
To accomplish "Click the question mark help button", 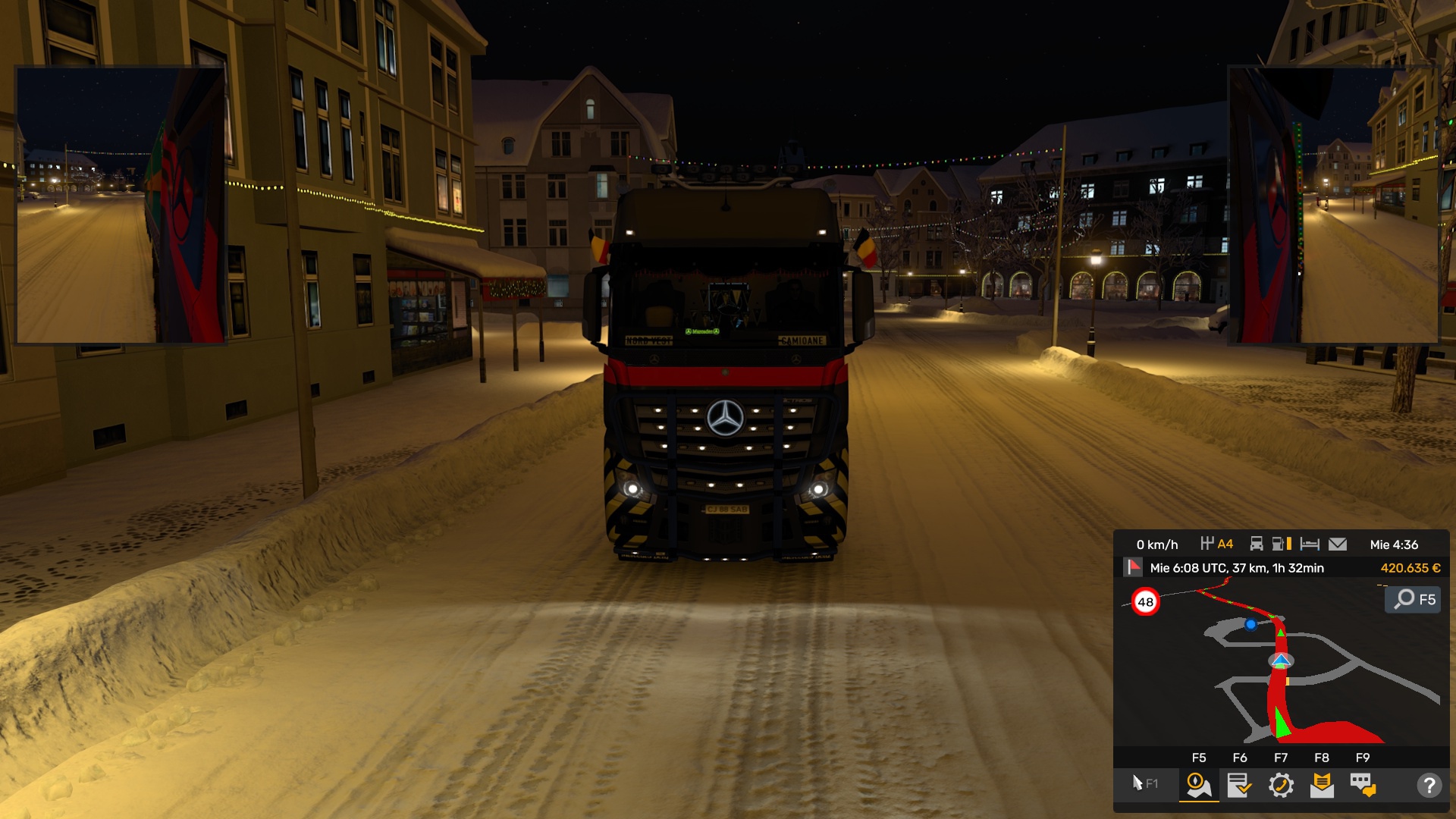I will (x=1429, y=785).
